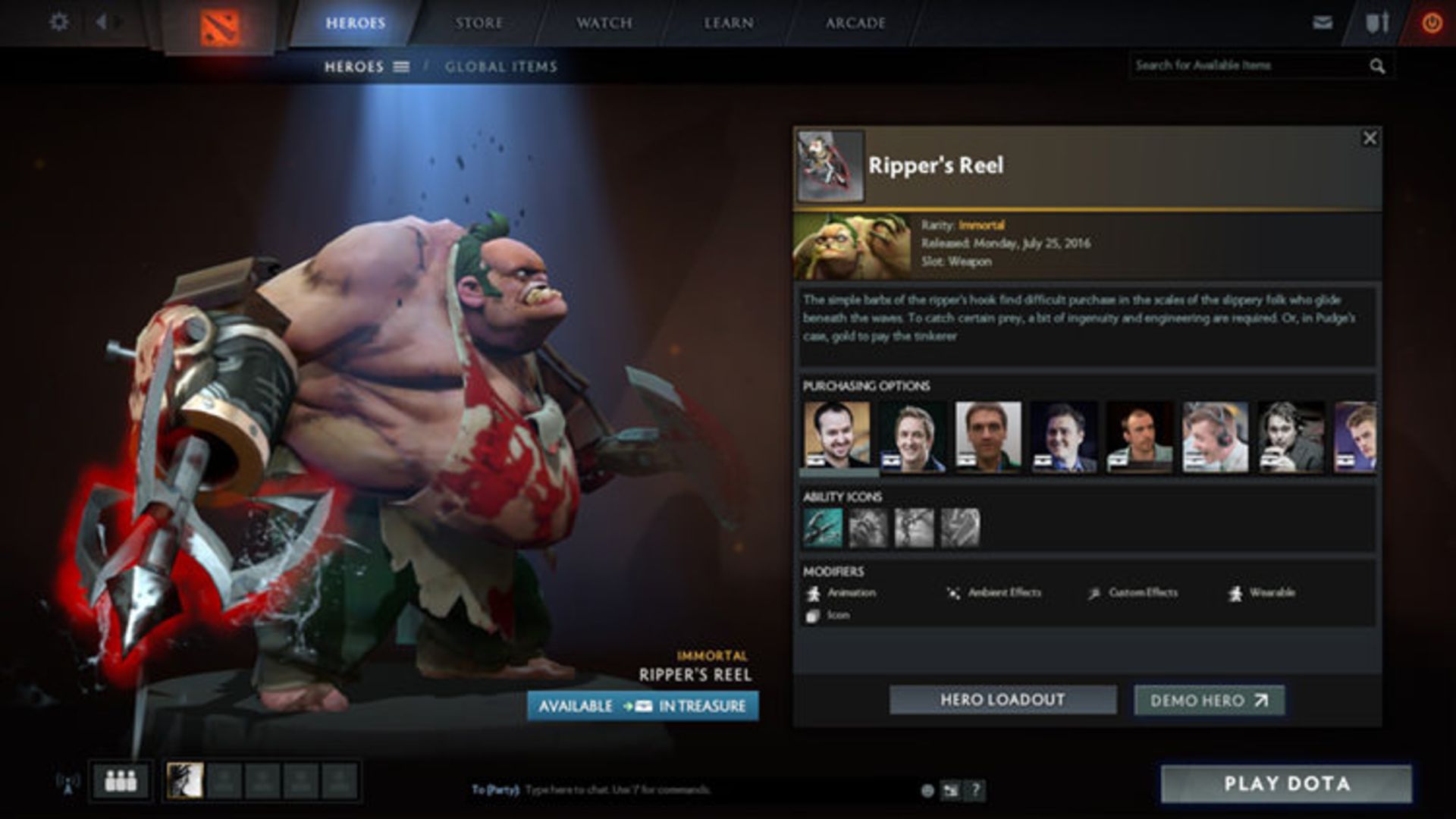Start matchmaking with Play Dota
The height and width of the screenshot is (819, 1456).
(x=1286, y=783)
